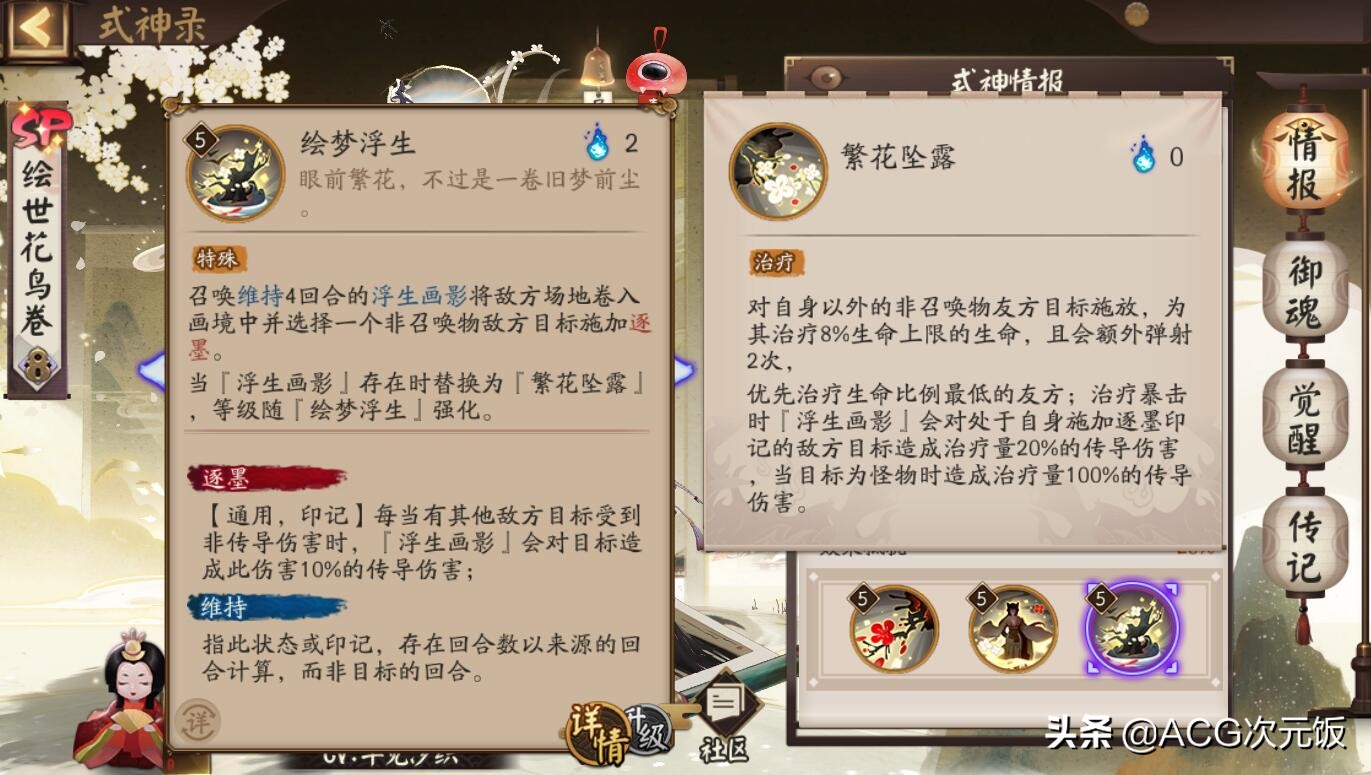Select the fox figure skill icon in effects preview
Image resolution: width=1371 pixels, height=775 pixels.
[1011, 630]
